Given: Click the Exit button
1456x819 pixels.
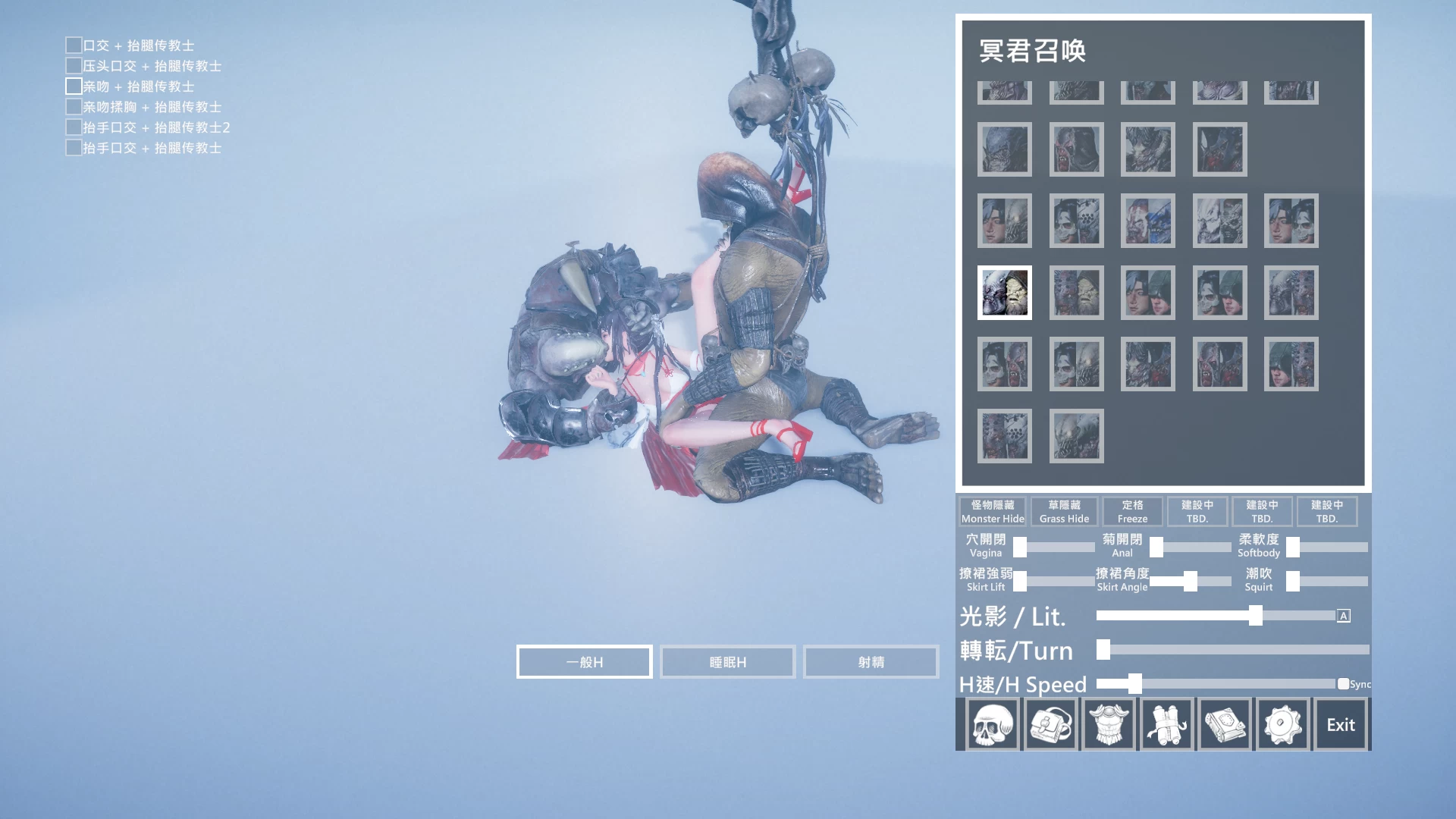Looking at the screenshot, I should click(x=1341, y=723).
